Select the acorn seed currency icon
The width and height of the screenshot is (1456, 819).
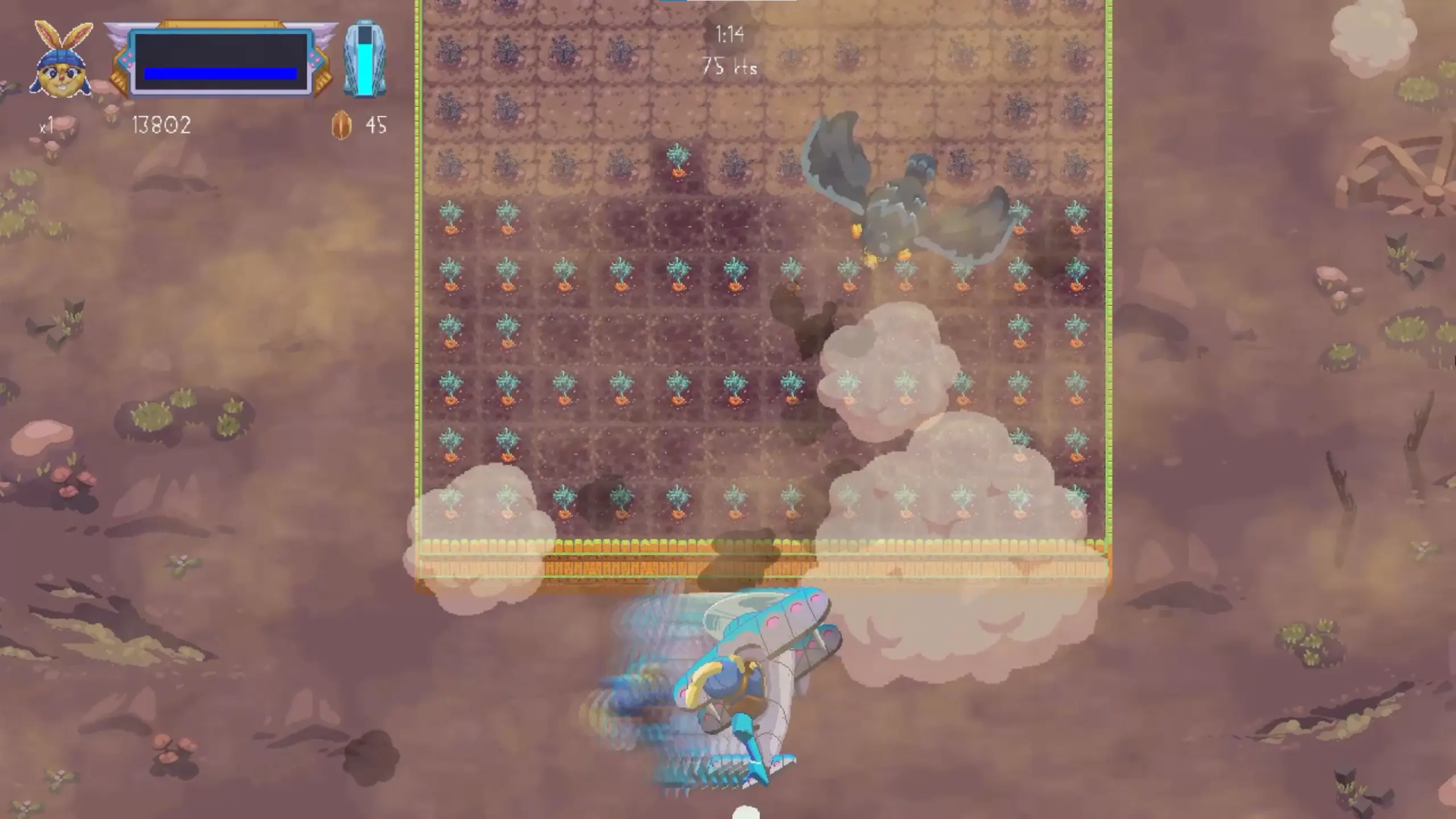pos(340,125)
